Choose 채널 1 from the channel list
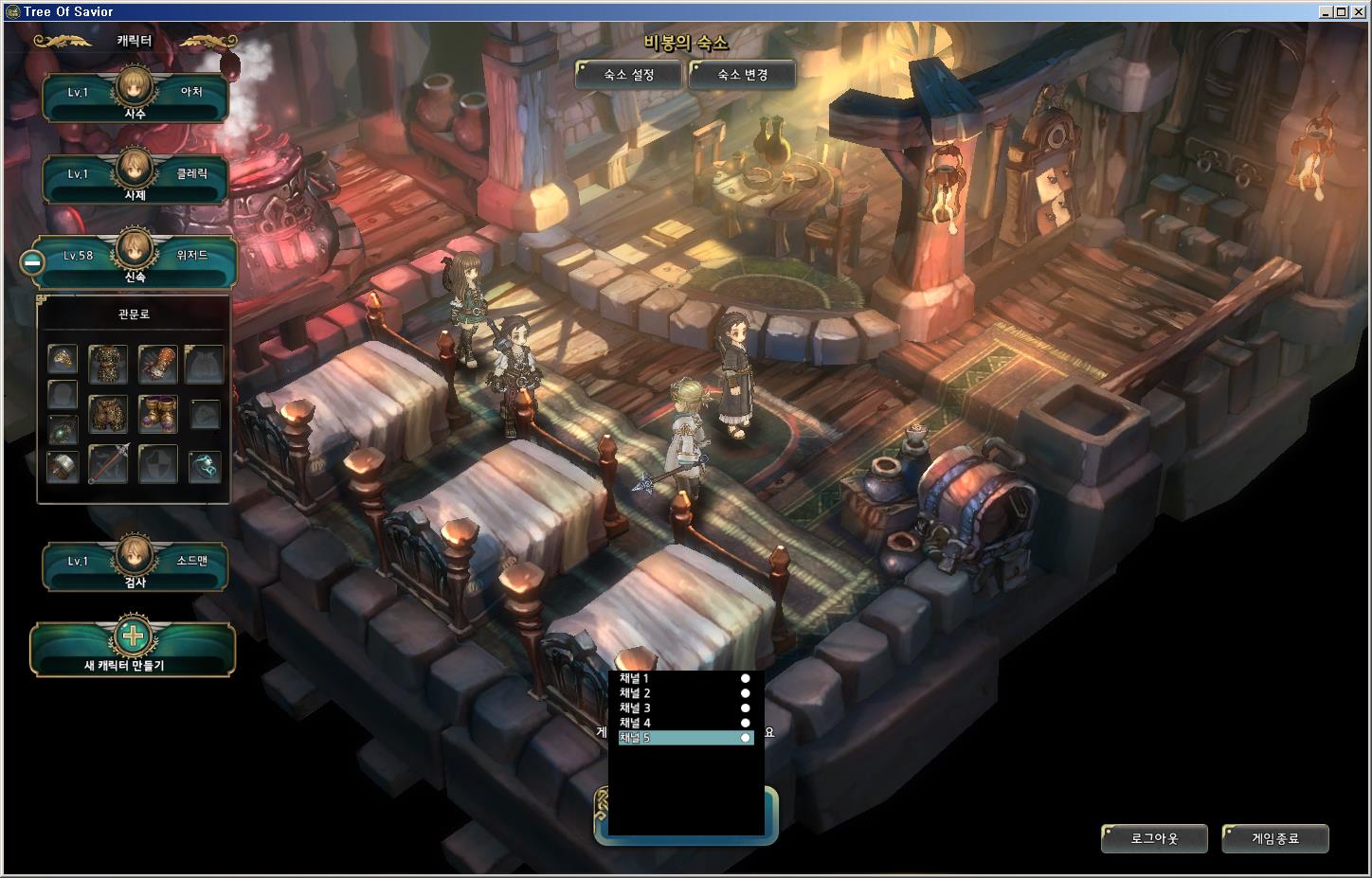 684,678
